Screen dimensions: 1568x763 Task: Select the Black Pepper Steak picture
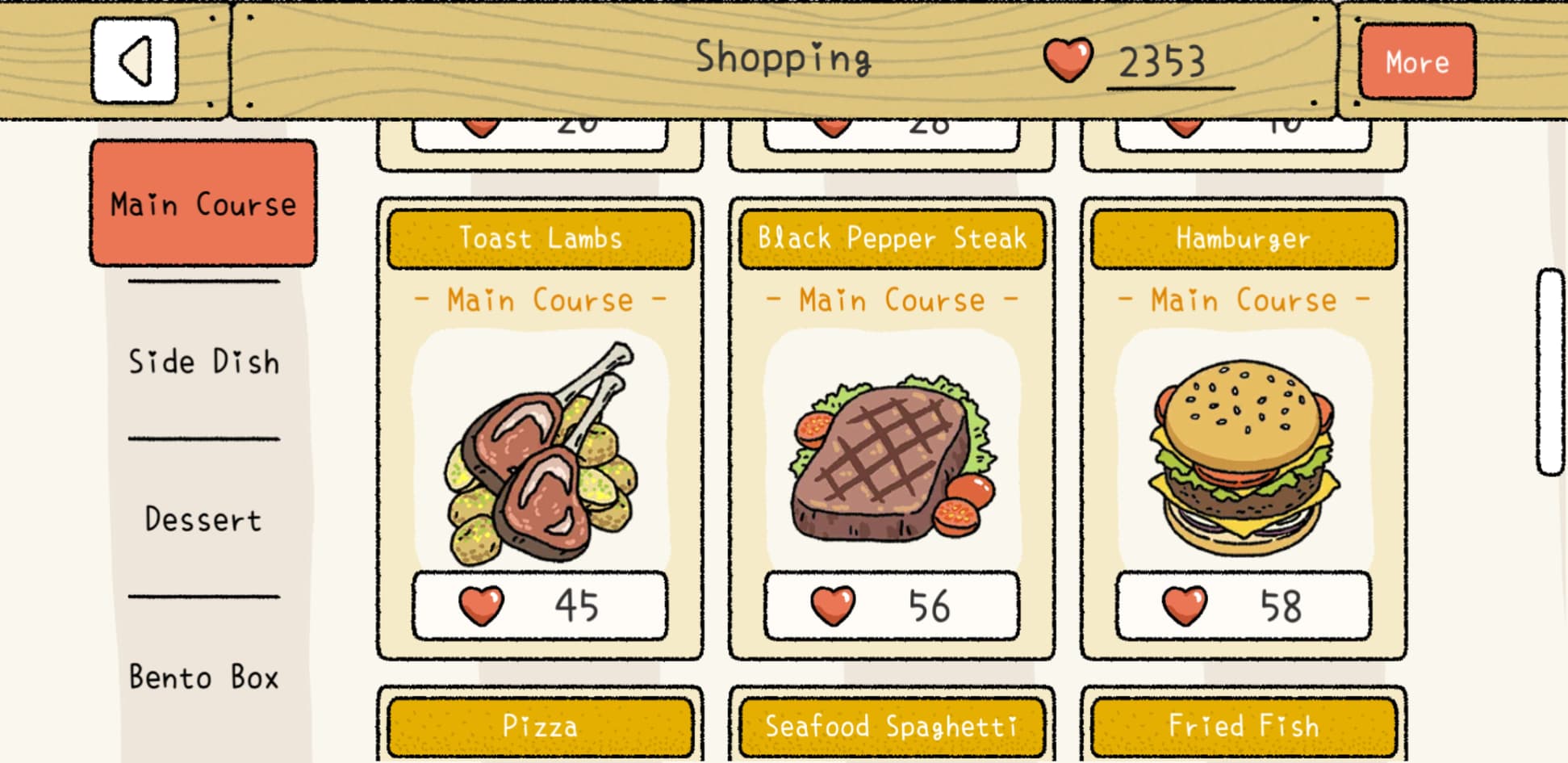pyautogui.click(x=892, y=456)
